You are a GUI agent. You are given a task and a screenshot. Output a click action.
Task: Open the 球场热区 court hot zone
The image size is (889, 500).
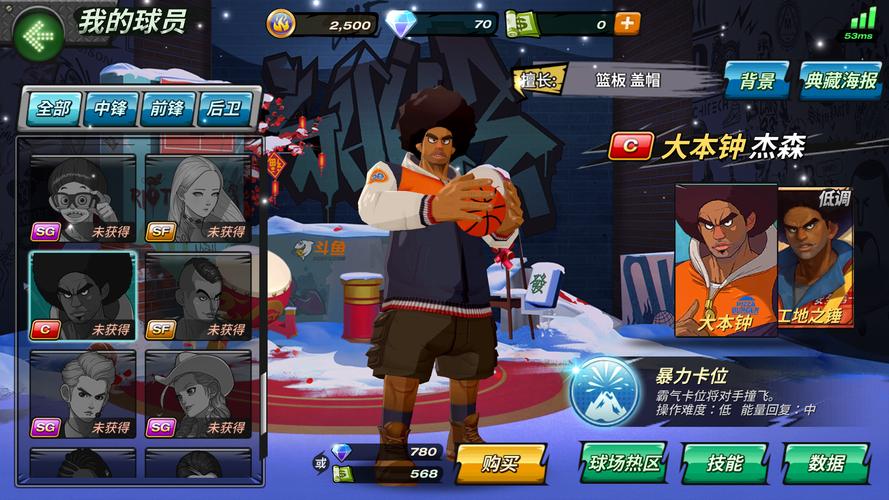(x=623, y=463)
